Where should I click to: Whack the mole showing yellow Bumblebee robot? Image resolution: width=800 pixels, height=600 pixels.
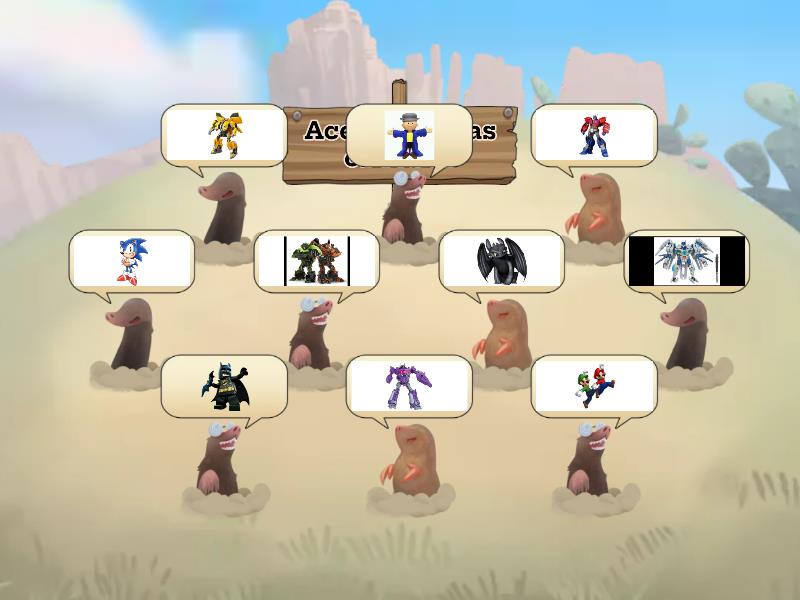coord(224,135)
